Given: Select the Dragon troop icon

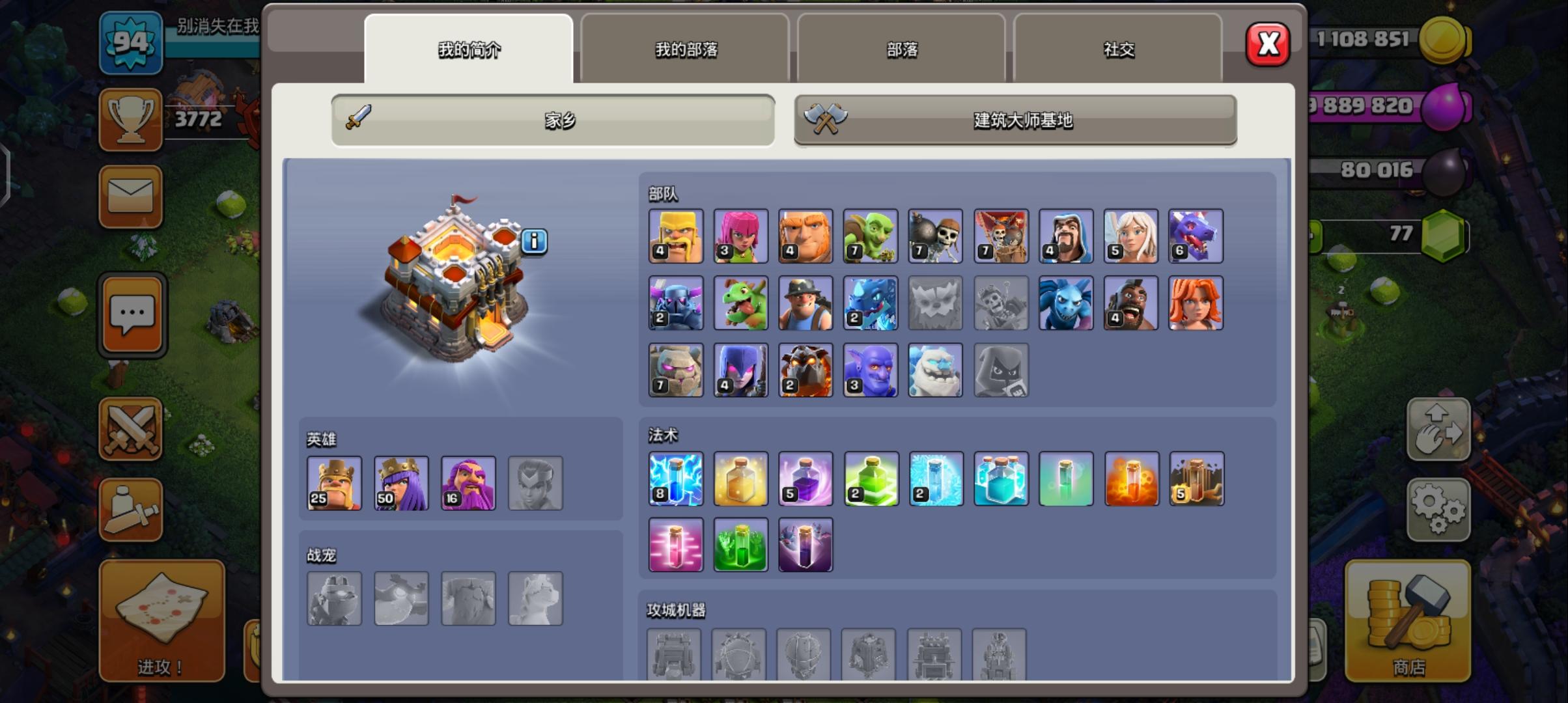Looking at the screenshot, I should 1196,236.
